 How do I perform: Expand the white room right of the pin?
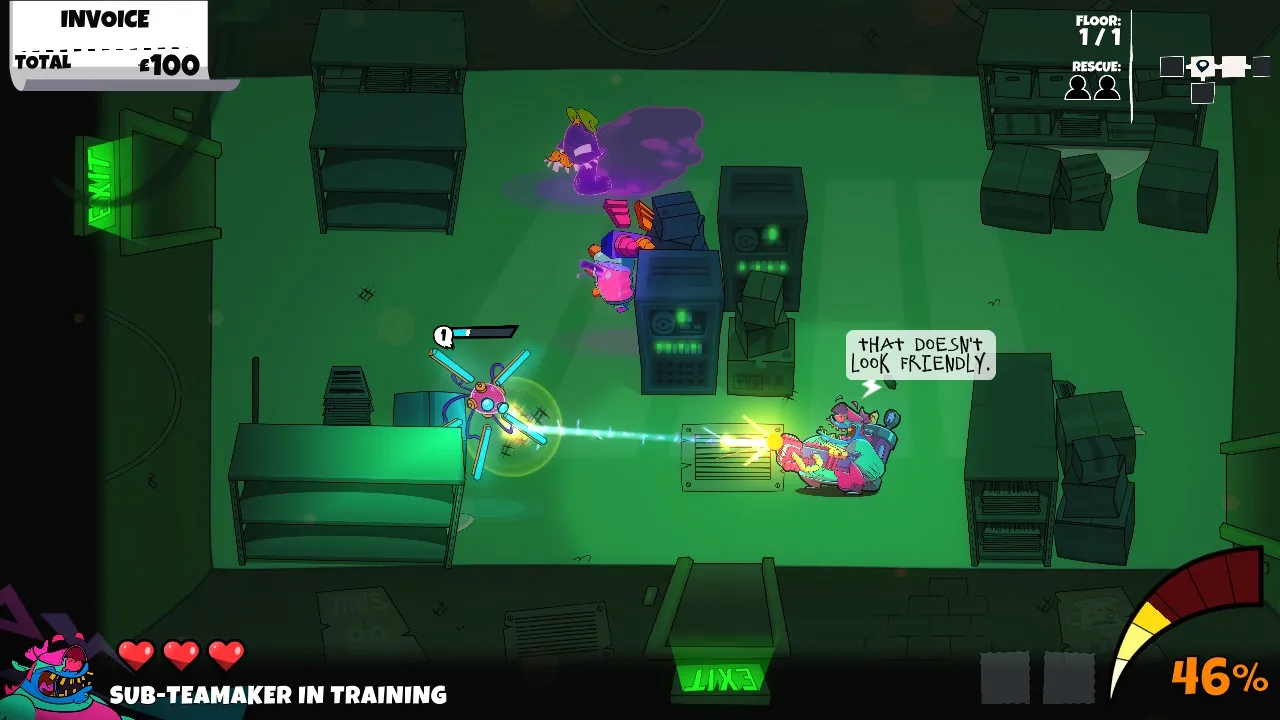coord(1235,66)
